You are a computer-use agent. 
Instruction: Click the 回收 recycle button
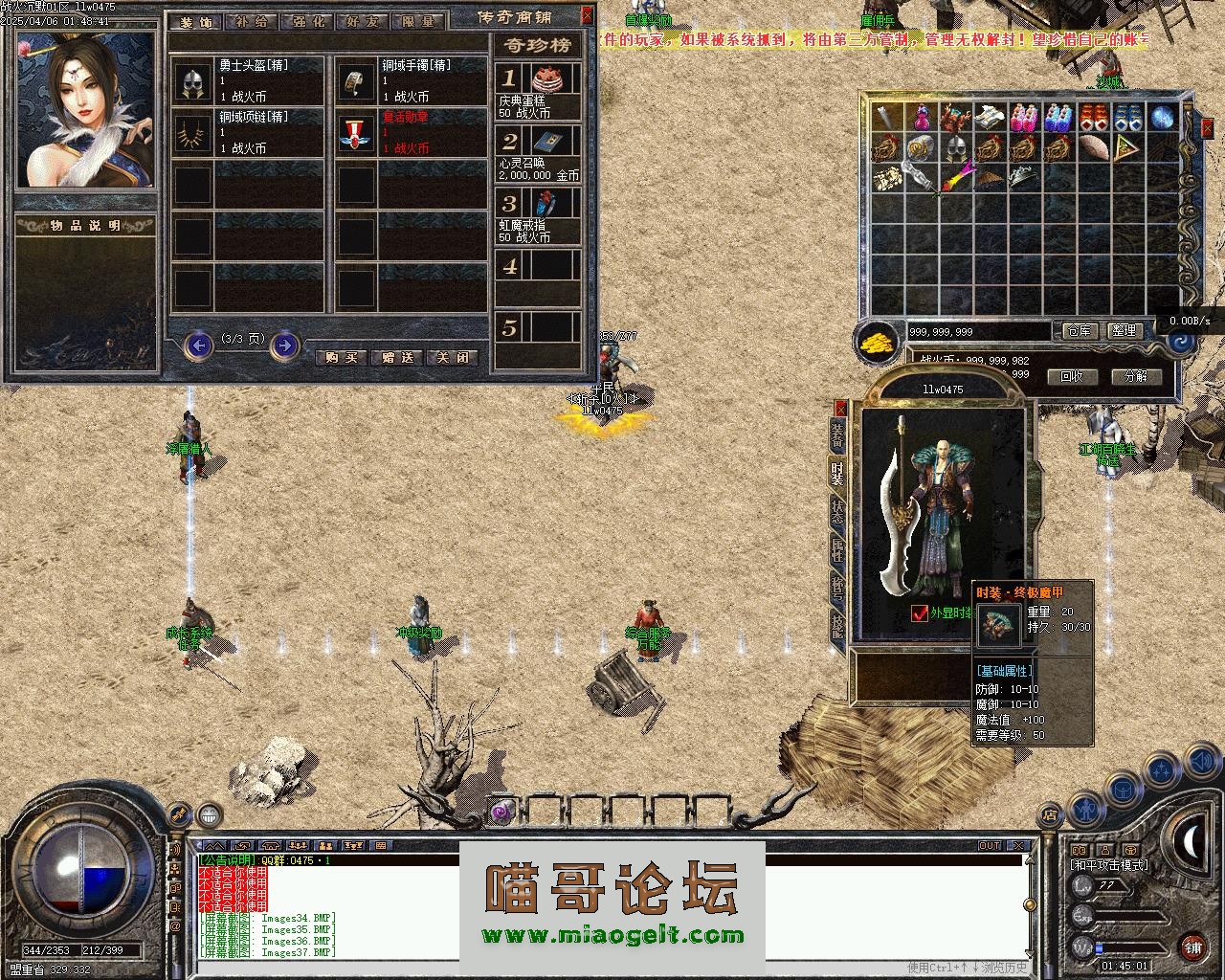[1072, 376]
